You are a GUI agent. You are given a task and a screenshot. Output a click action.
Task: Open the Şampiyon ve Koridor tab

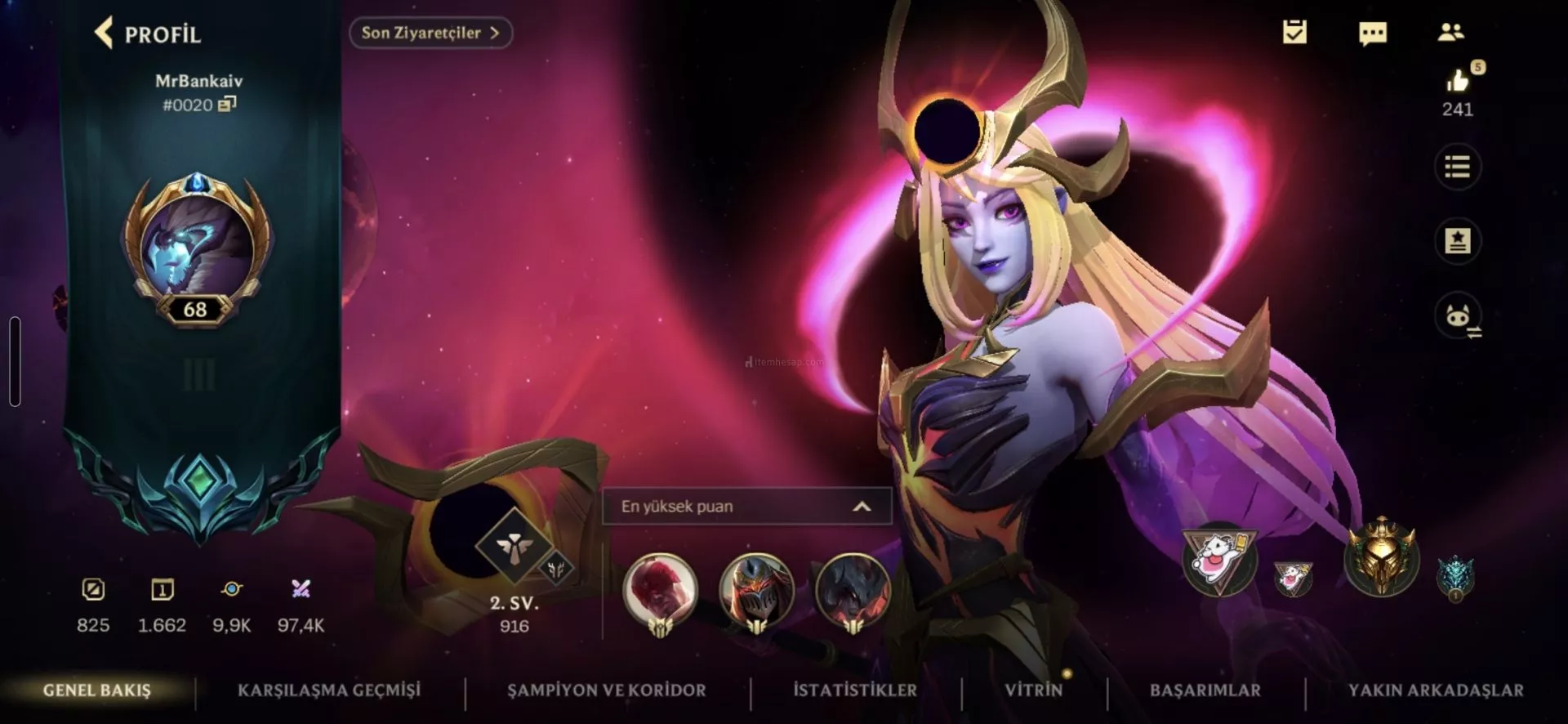coord(607,690)
